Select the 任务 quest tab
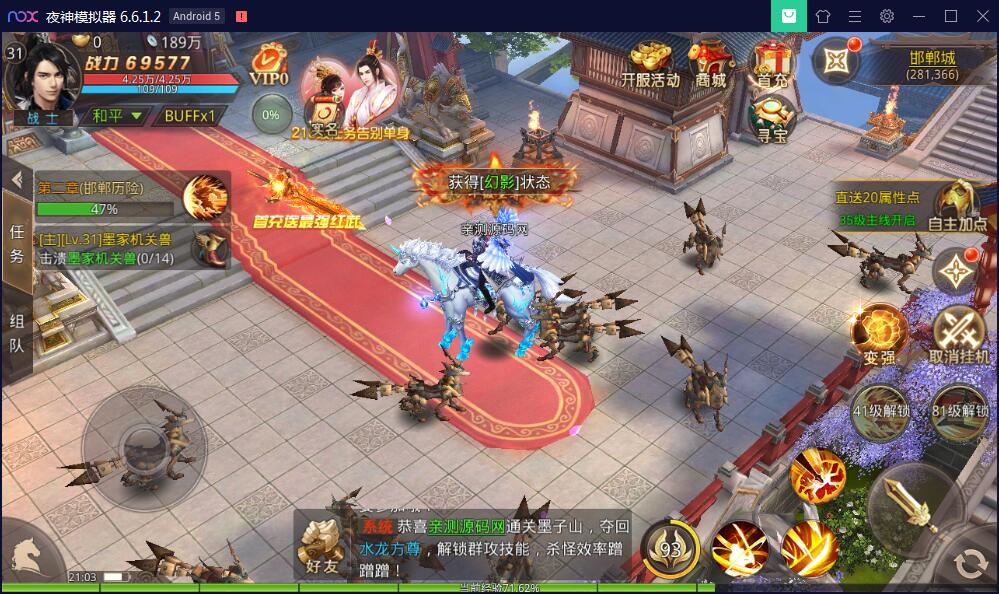Screen dimensions: 999x594 17,243
